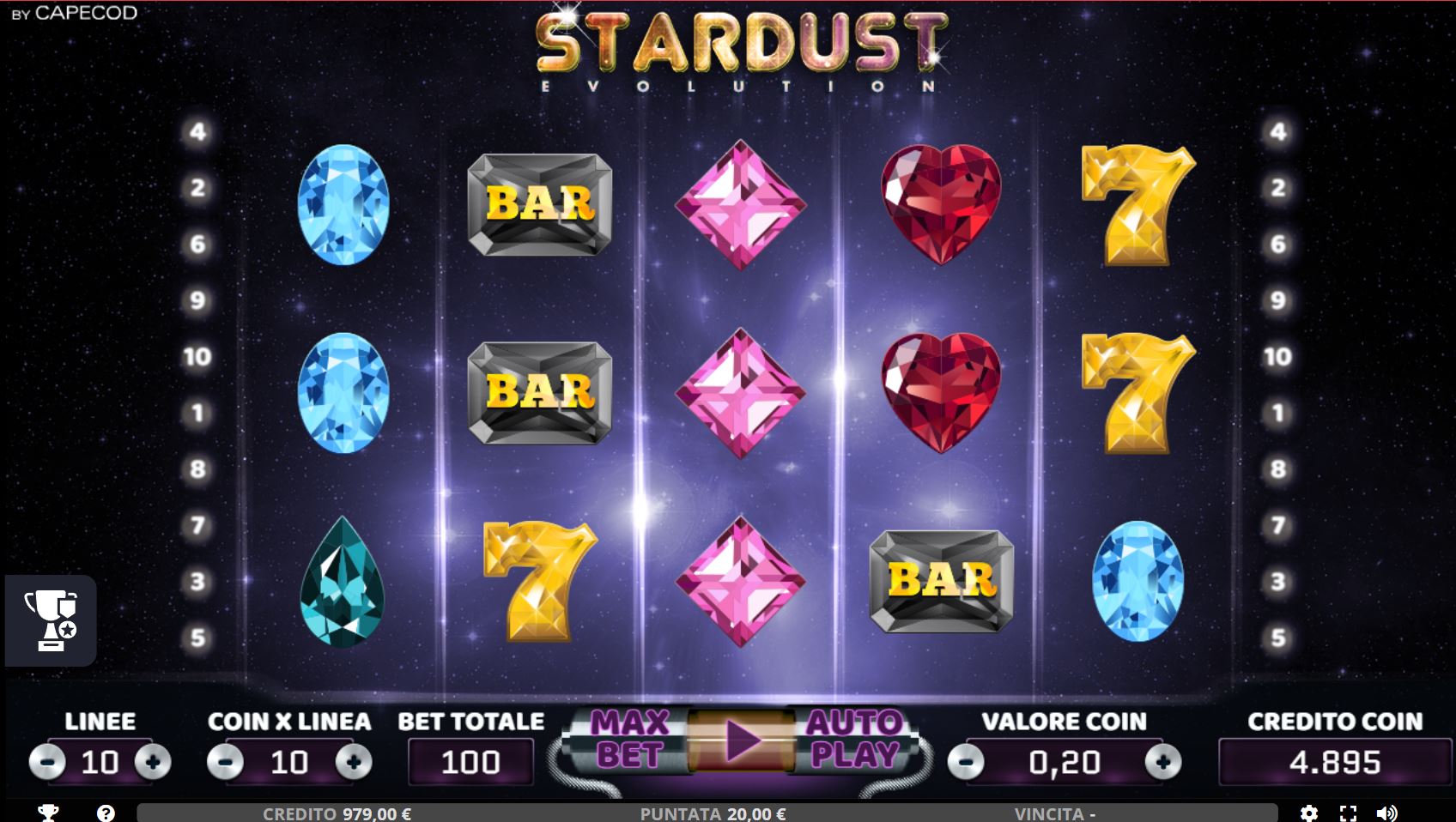The height and width of the screenshot is (822, 1456).
Task: Increase VALORE COIN with the plus stepper
Action: click(x=1162, y=763)
